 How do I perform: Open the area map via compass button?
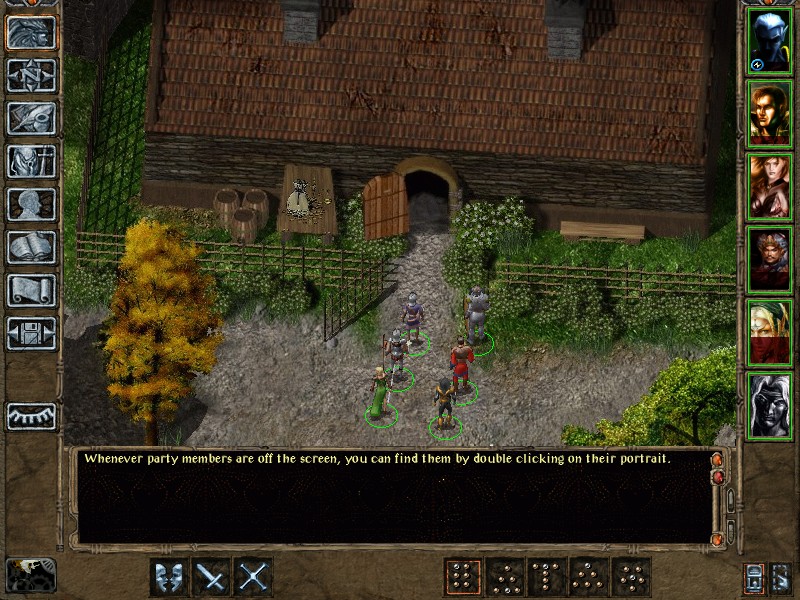coord(32,76)
